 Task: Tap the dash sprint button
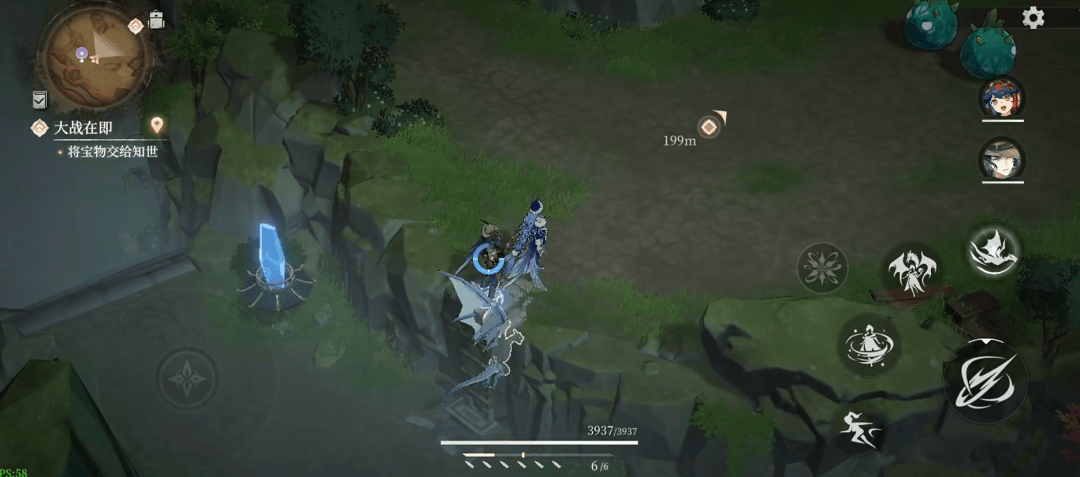(x=861, y=430)
